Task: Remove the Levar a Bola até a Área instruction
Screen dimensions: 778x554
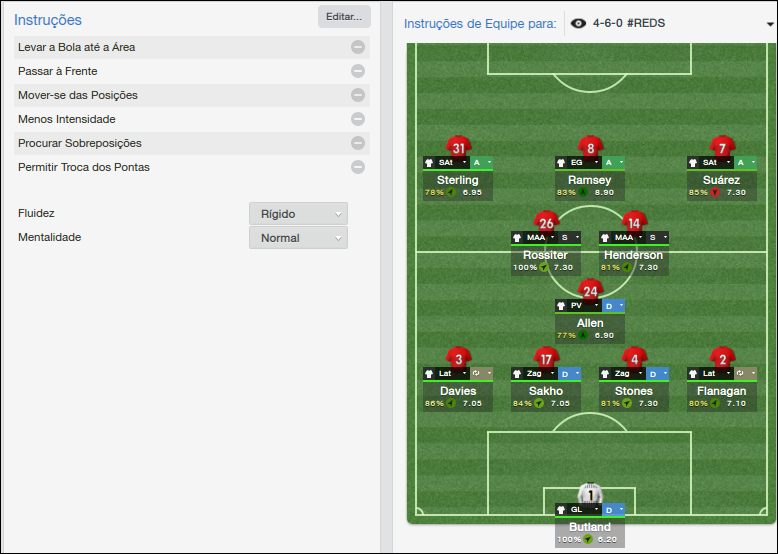Action: [357, 47]
